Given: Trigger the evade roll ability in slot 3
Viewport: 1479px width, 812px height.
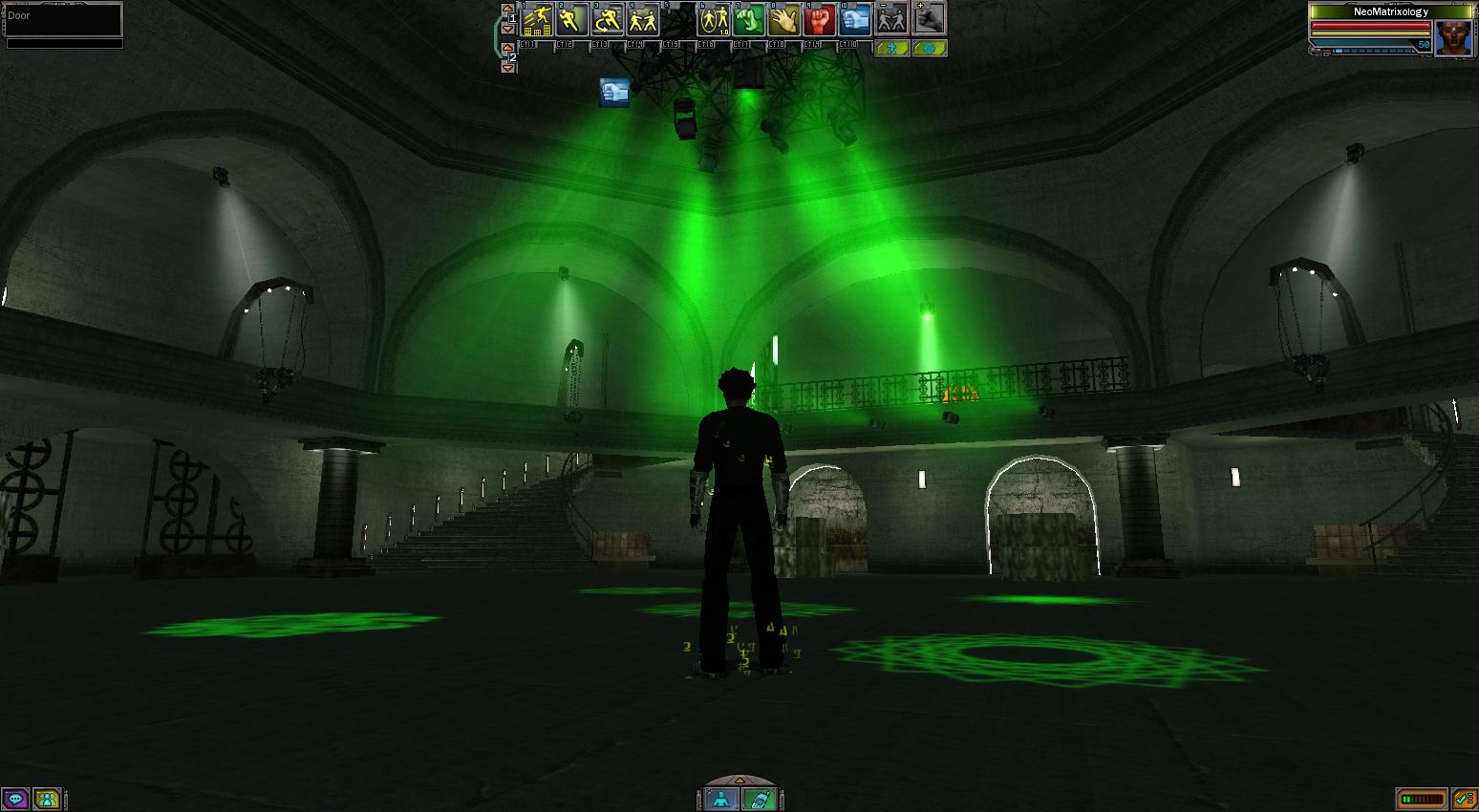Looking at the screenshot, I should [608, 19].
